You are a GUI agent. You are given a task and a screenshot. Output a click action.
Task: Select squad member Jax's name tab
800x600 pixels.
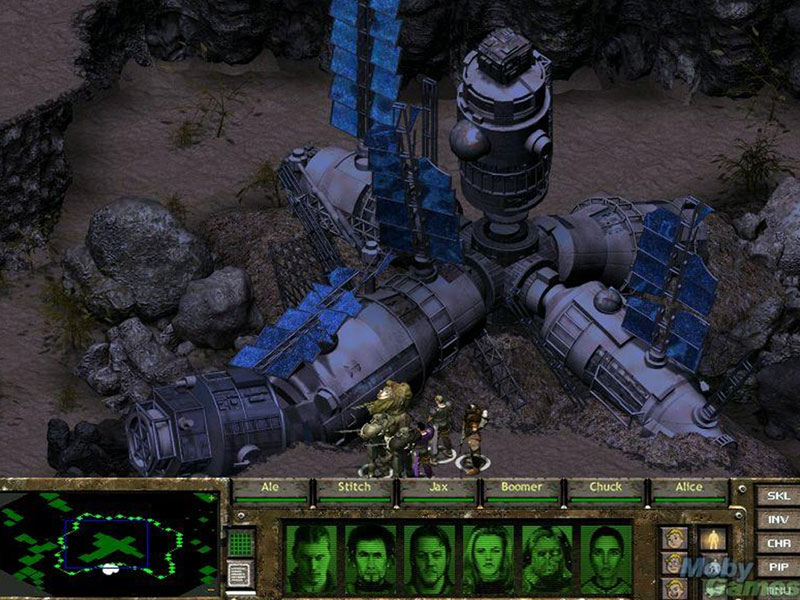click(x=439, y=488)
